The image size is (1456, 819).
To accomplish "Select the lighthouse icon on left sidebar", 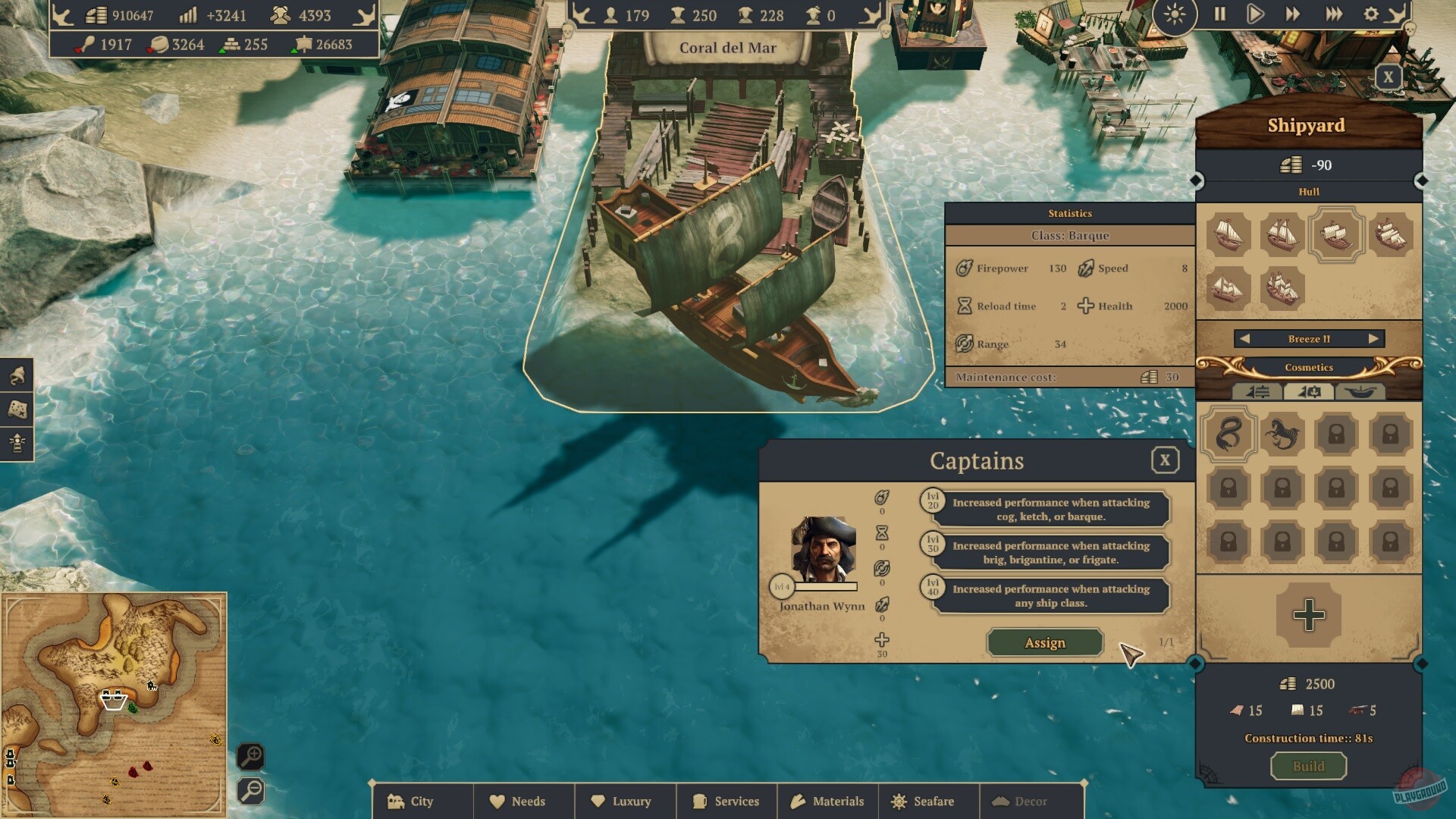I will click(x=17, y=441).
